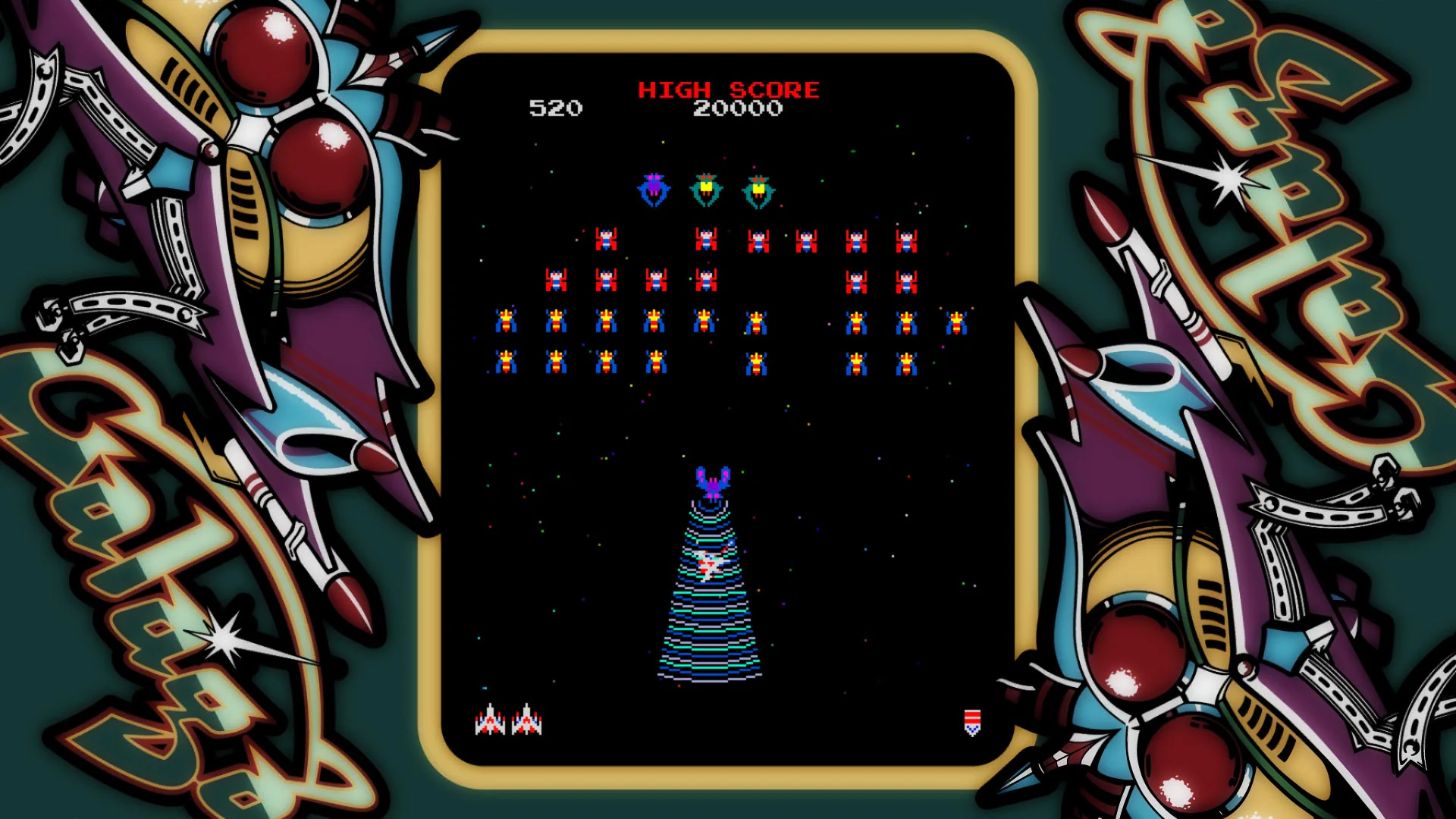Image resolution: width=1456 pixels, height=819 pixels.
Task: Select the blue Boss Galaga in the top row
Action: point(652,190)
